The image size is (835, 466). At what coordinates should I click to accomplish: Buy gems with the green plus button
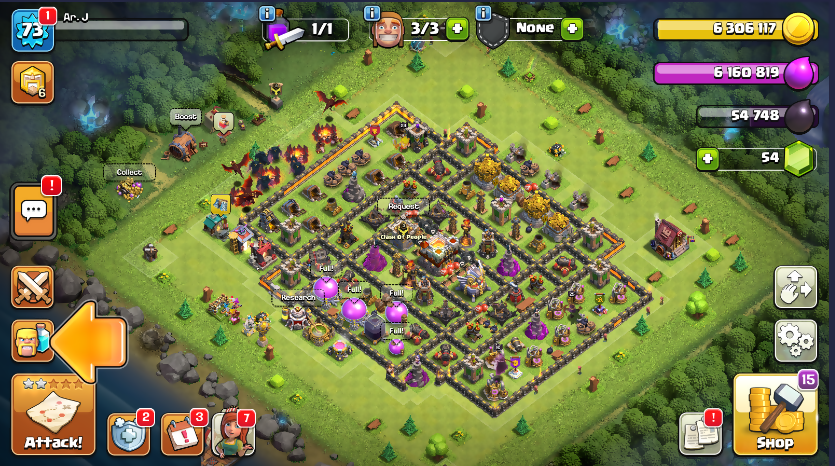coord(708,158)
